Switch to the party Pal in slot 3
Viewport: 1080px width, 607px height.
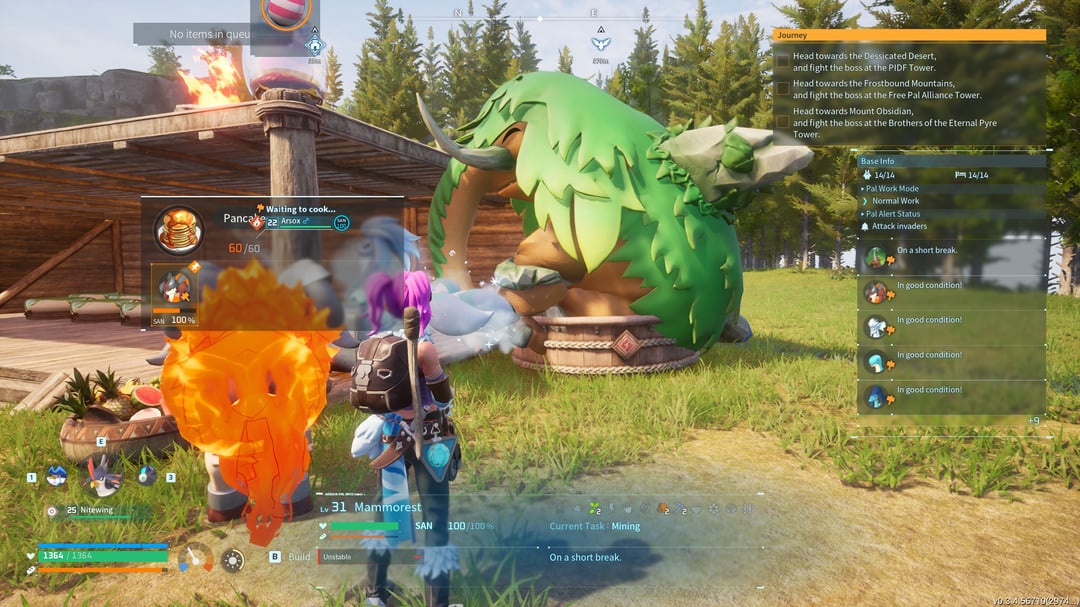click(x=147, y=476)
